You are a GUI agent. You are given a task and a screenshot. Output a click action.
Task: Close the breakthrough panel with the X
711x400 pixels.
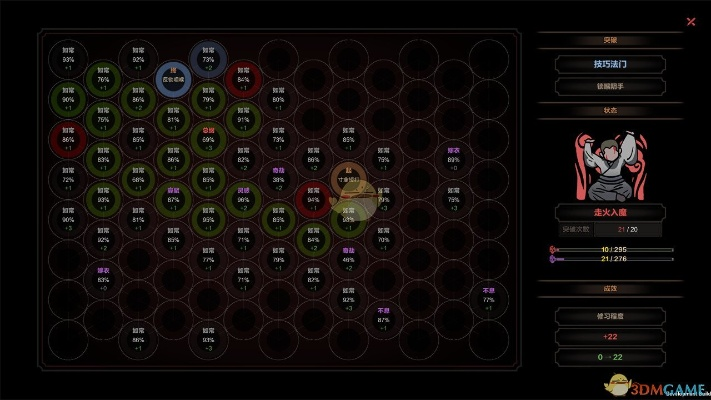coord(690,21)
